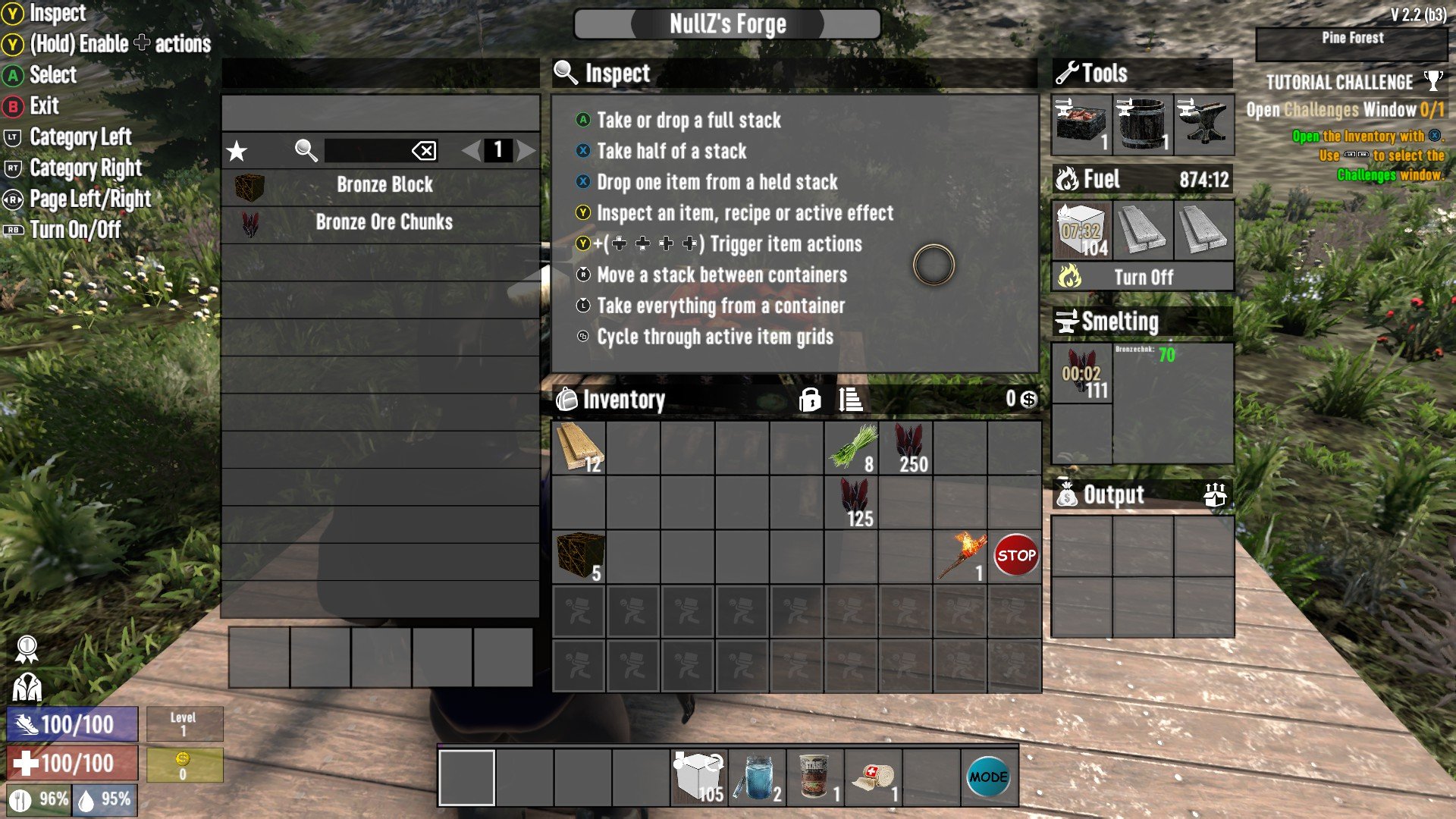This screenshot has height=819, width=1456.
Task: Toggle the inventory lock button
Action: (809, 399)
